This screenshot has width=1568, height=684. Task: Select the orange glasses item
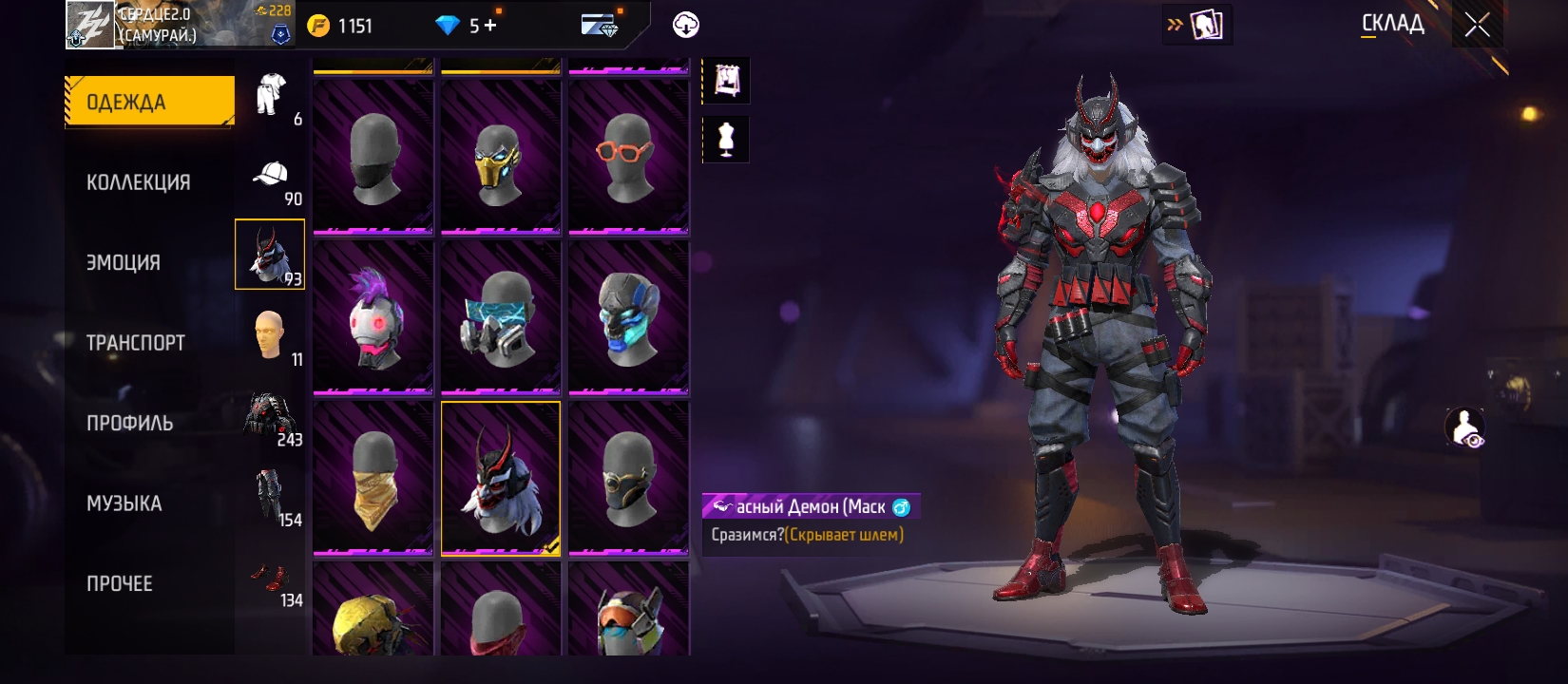pos(628,157)
